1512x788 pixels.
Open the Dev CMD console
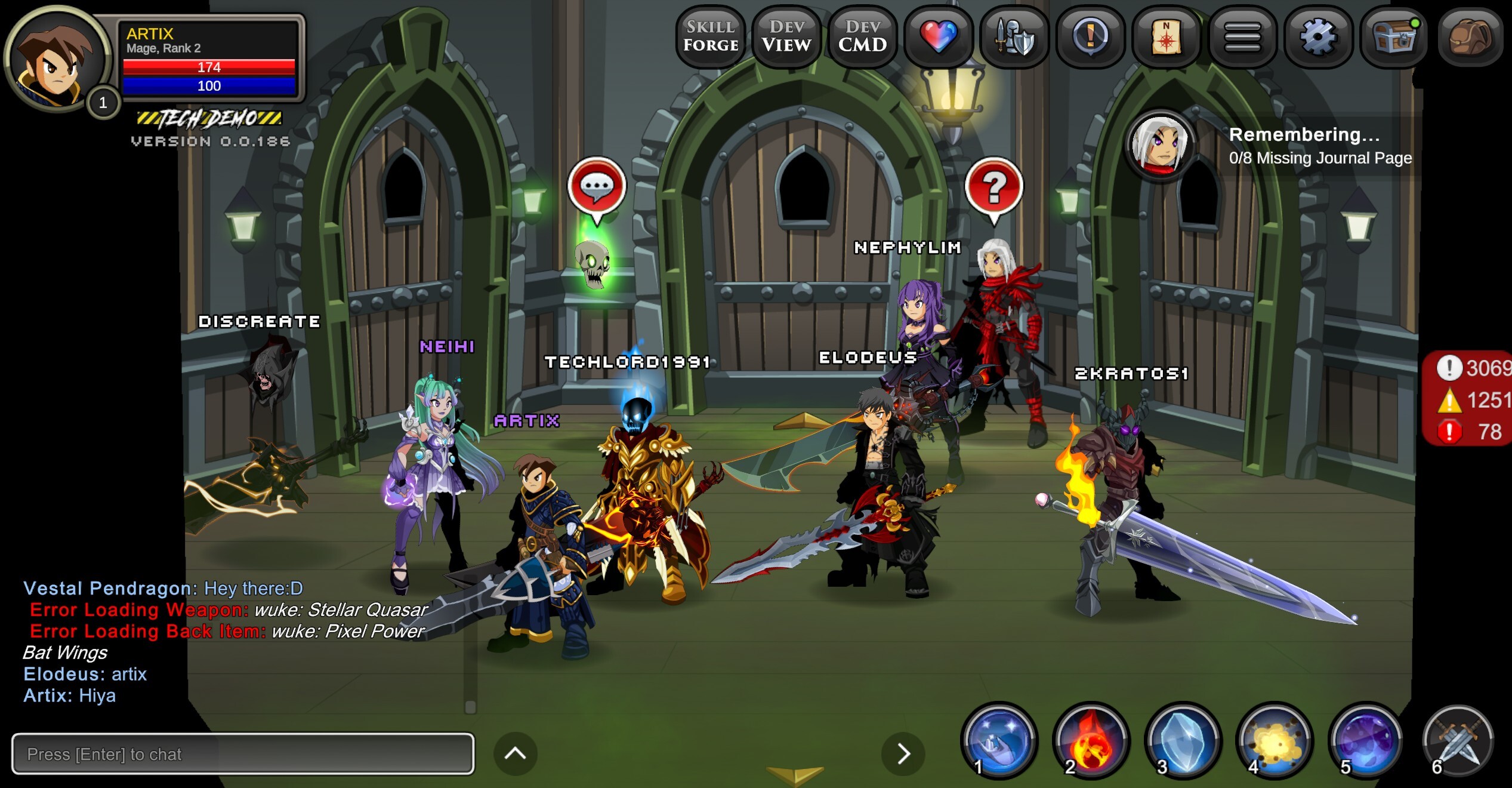pyautogui.click(x=862, y=37)
